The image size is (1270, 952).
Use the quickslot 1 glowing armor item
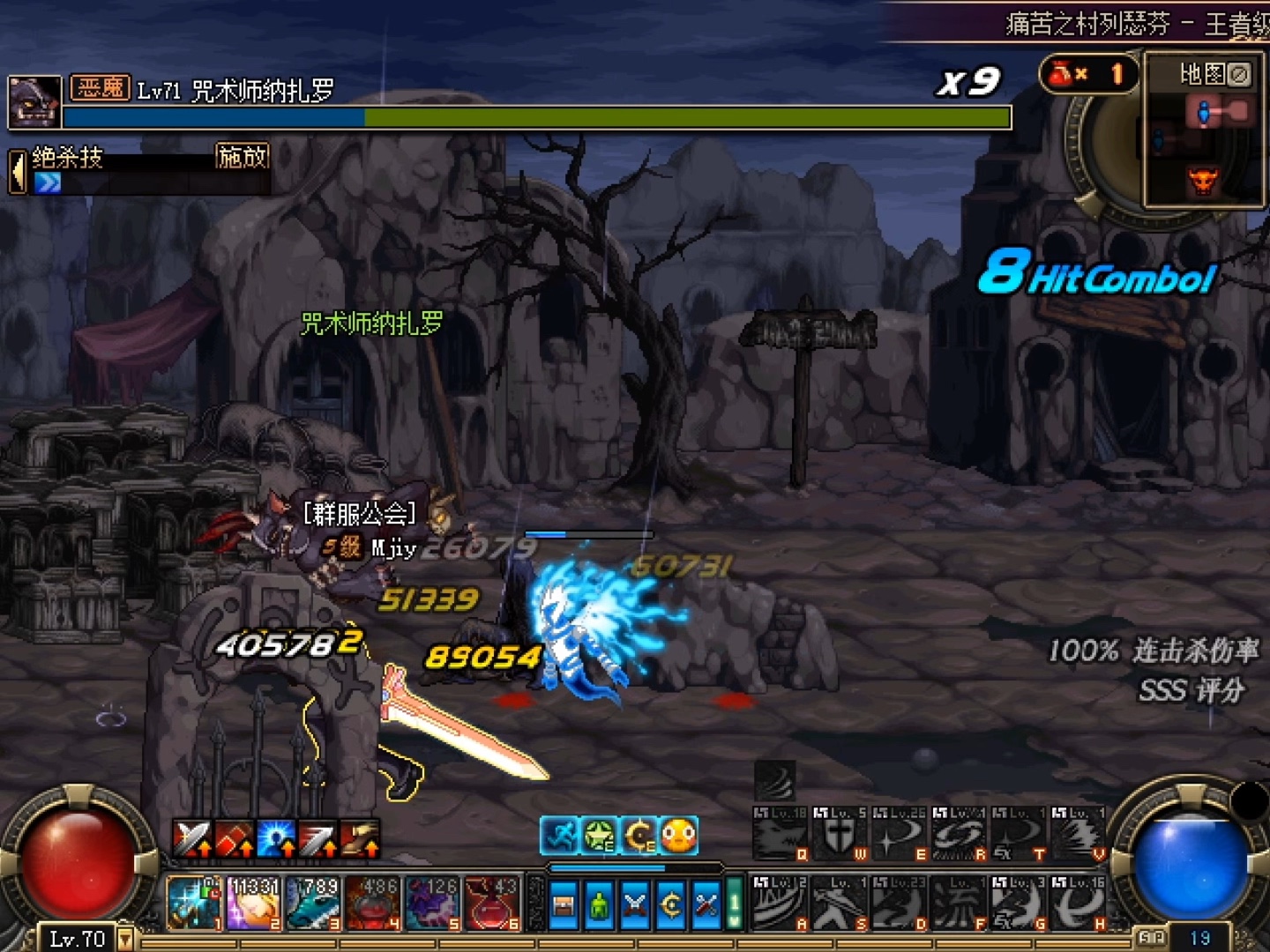[x=193, y=903]
